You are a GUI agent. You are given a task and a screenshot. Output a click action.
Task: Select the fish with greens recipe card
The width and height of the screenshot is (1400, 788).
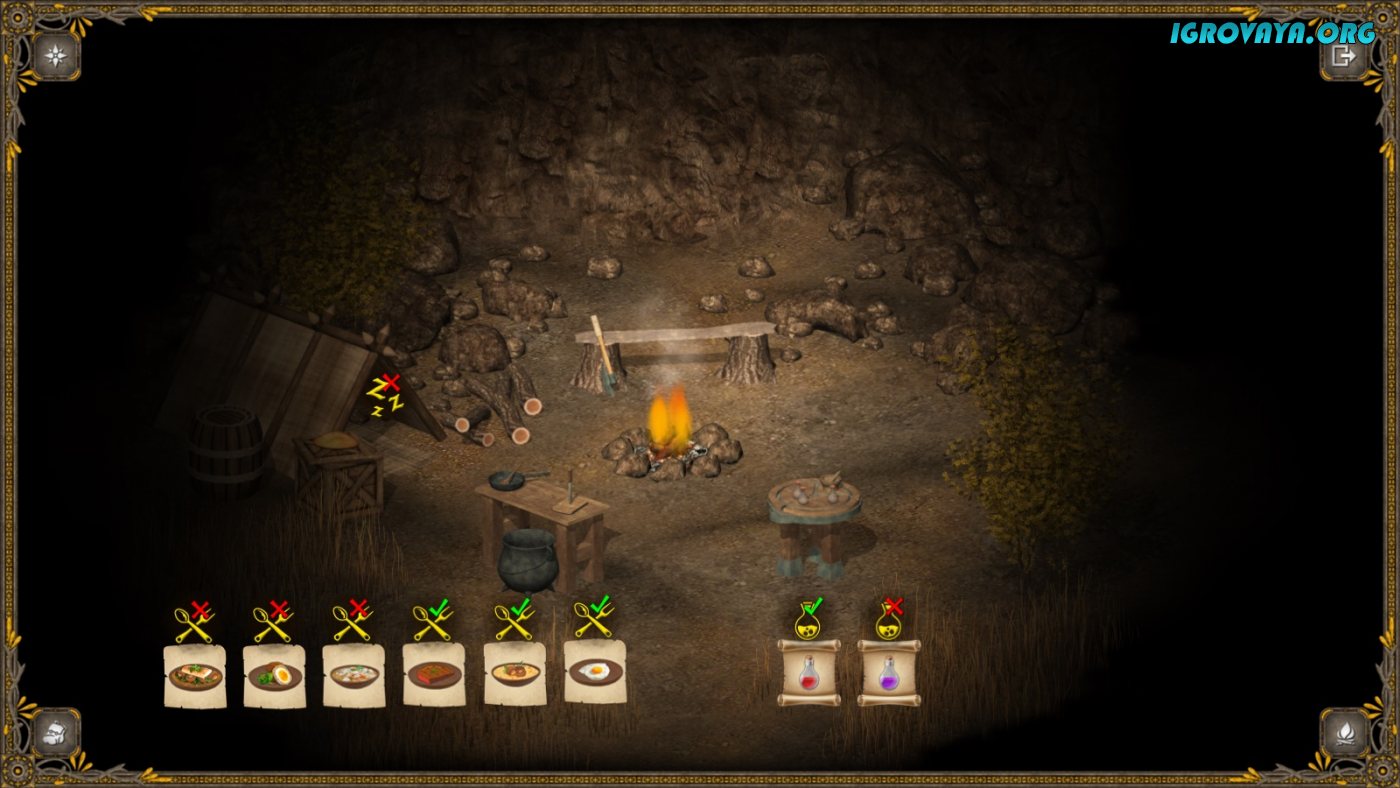click(195, 675)
